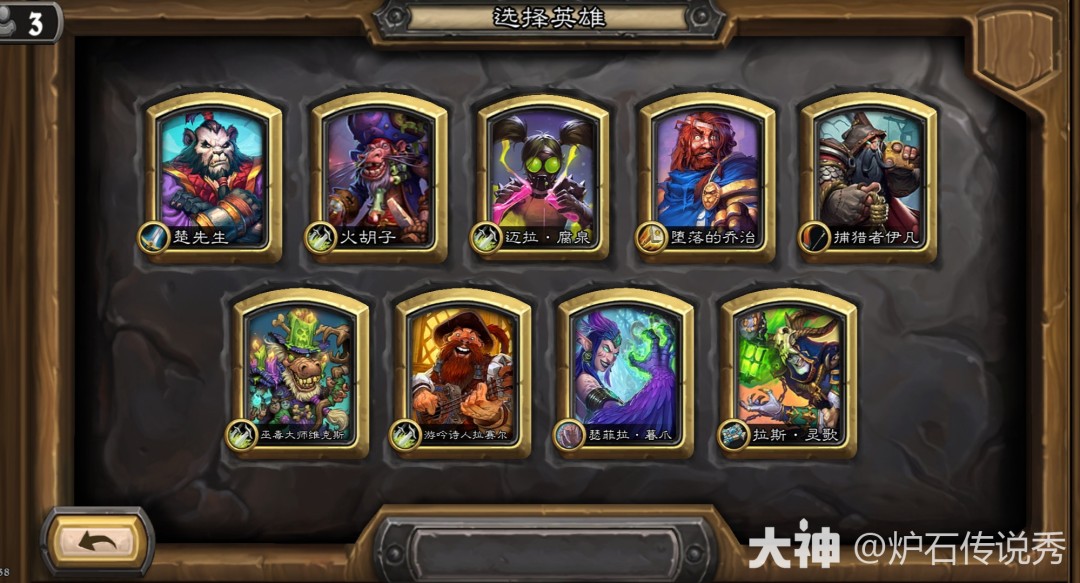Pick the troll hero 拉斯·灵歌
Image resolution: width=1080 pixels, height=583 pixels.
[x=789, y=372]
